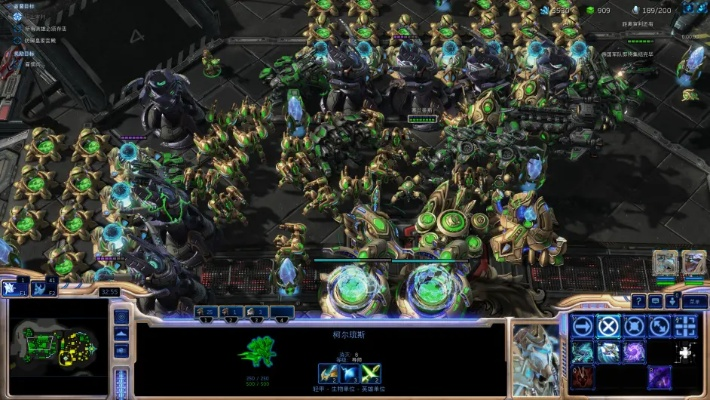
Task: Open the chat message button
Action: coord(655,300)
